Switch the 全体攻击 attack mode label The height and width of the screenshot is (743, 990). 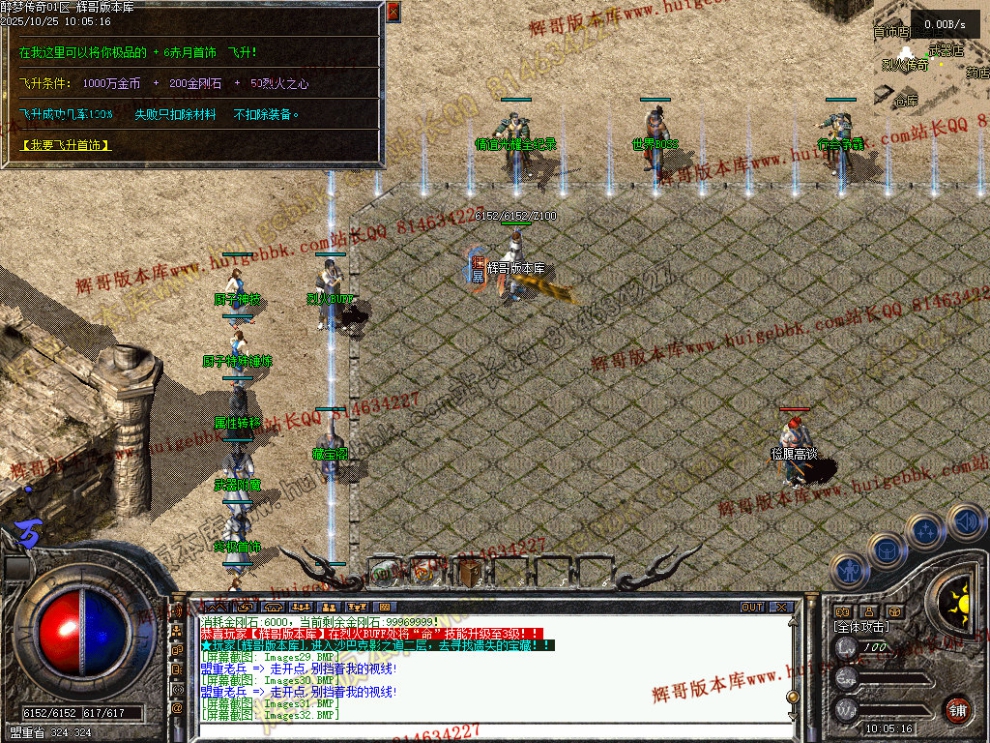click(861, 626)
